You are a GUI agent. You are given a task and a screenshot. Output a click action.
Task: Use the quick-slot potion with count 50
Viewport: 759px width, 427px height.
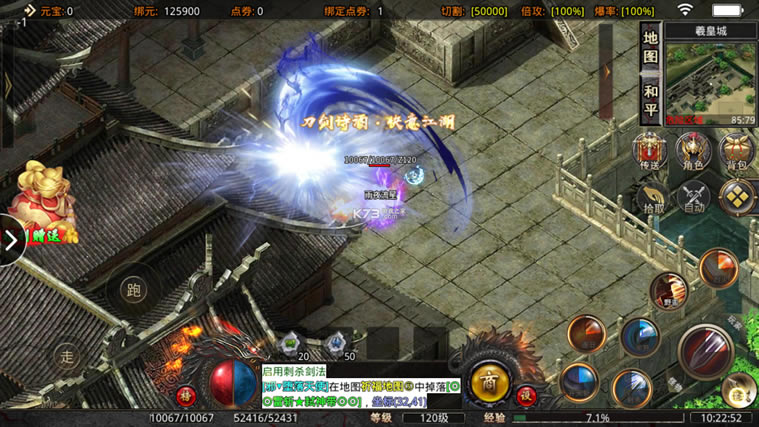point(337,344)
